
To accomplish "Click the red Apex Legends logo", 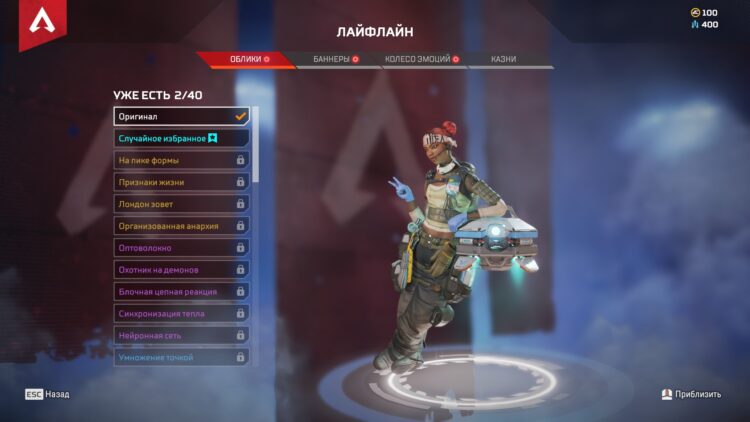I will tap(40, 24).
